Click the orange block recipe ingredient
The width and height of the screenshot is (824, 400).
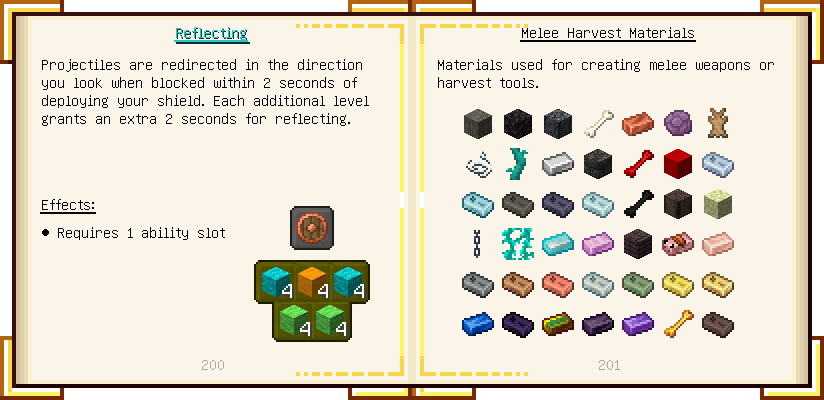click(x=311, y=282)
